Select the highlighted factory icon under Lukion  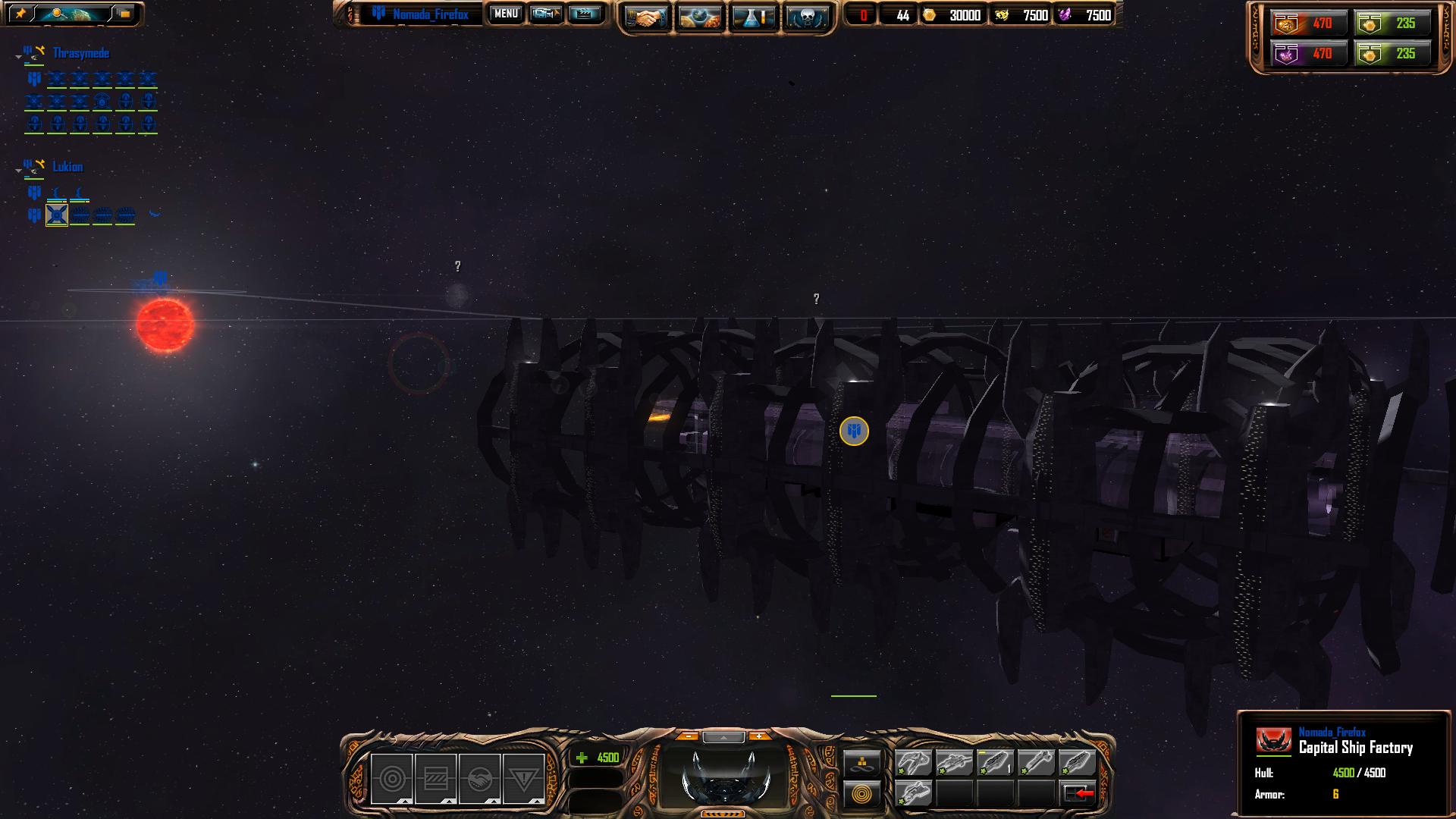tap(57, 215)
